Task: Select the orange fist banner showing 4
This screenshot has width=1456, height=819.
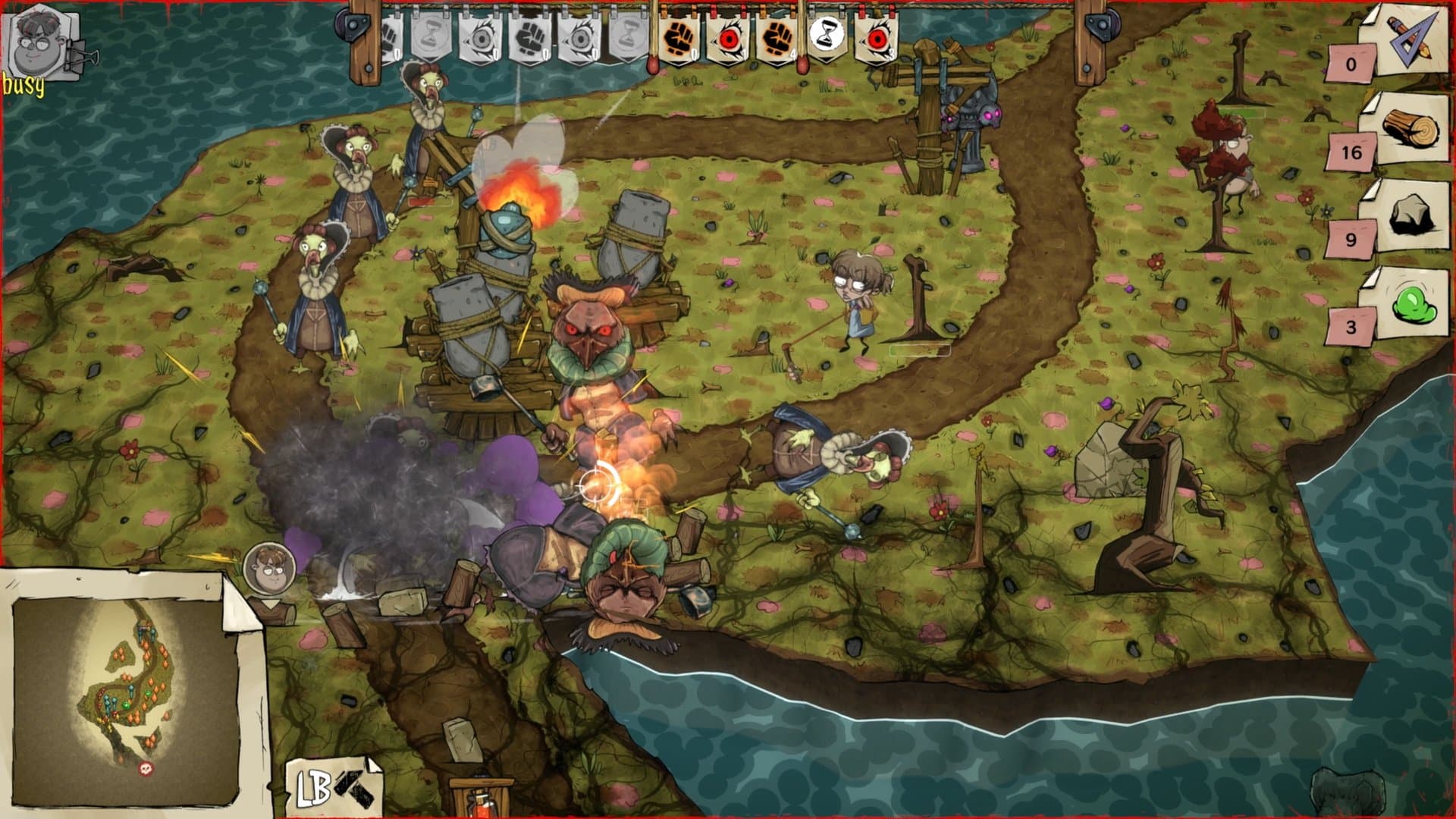Action: pyautogui.click(x=777, y=37)
